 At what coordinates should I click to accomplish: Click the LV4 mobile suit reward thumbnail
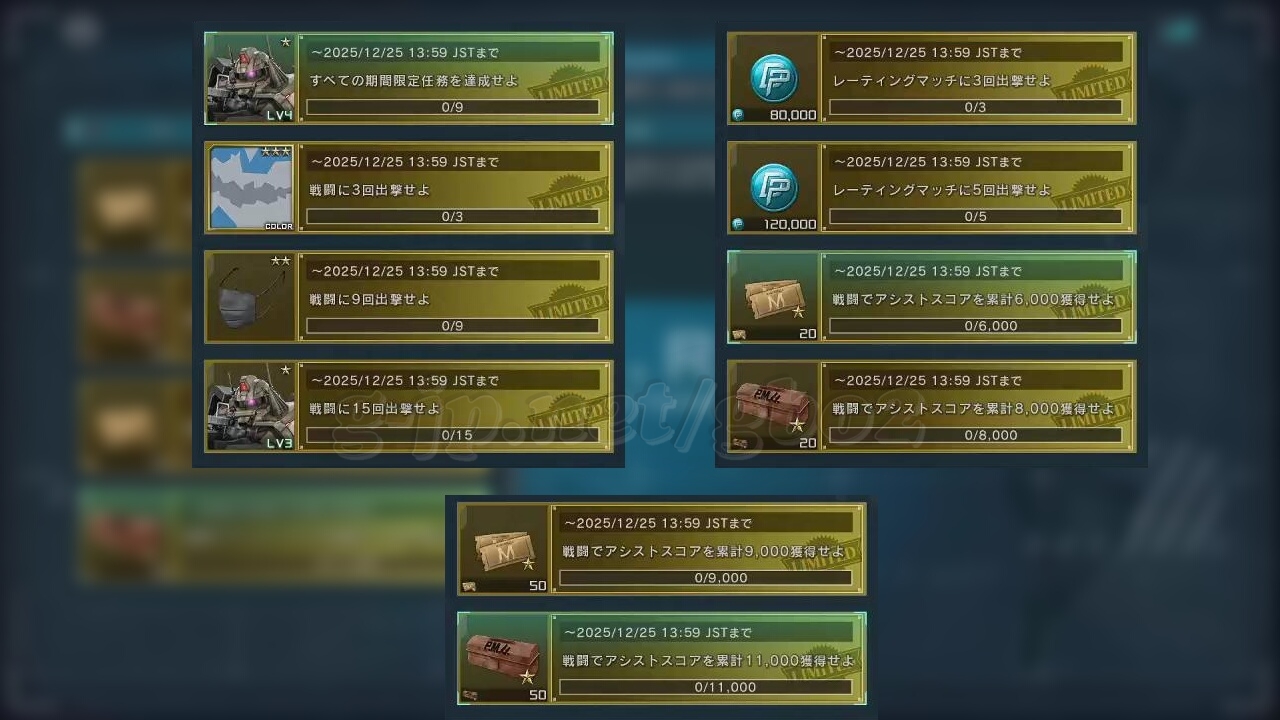(x=251, y=79)
